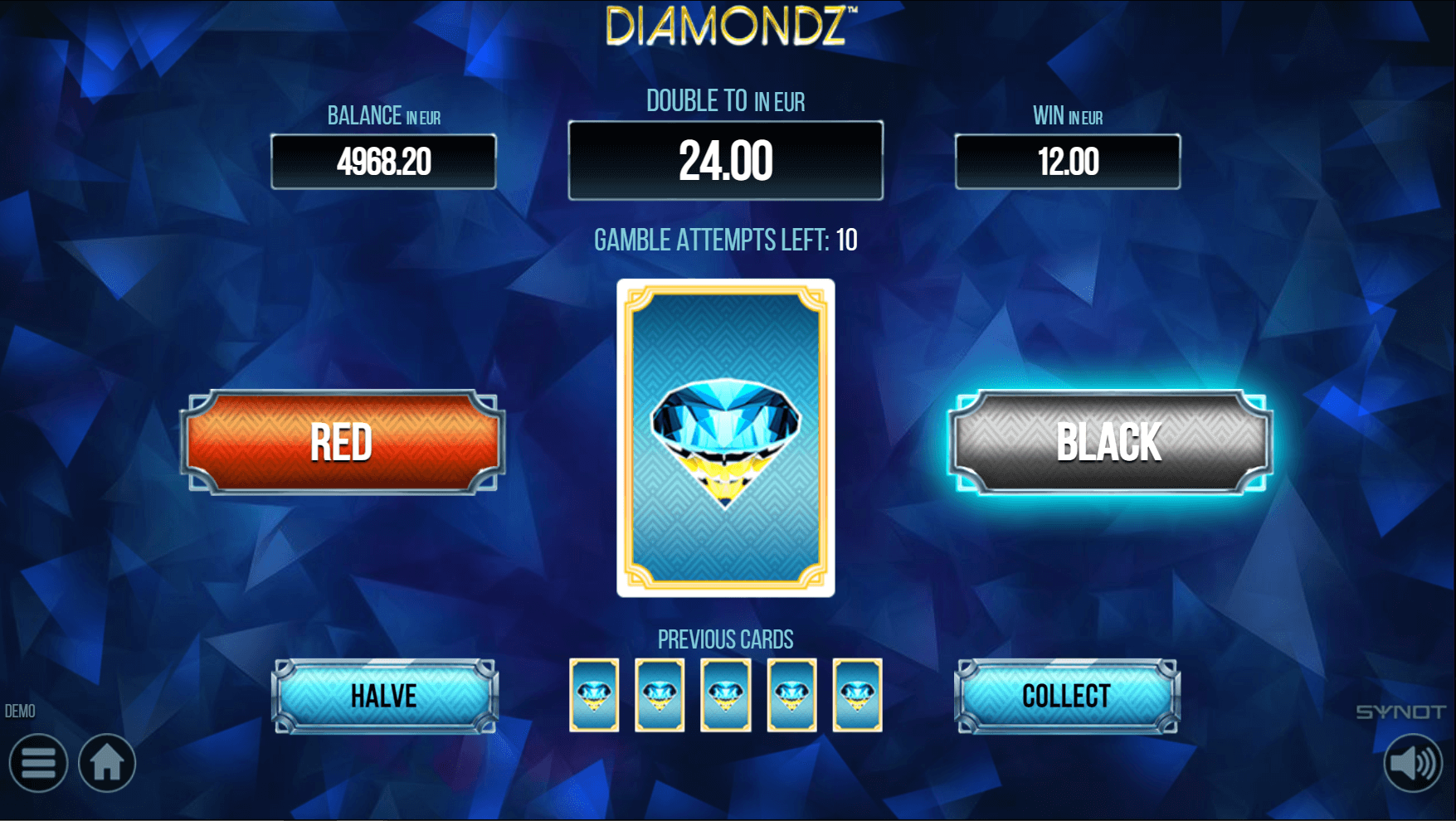Click the BALANCE IN EUR display

click(383, 161)
